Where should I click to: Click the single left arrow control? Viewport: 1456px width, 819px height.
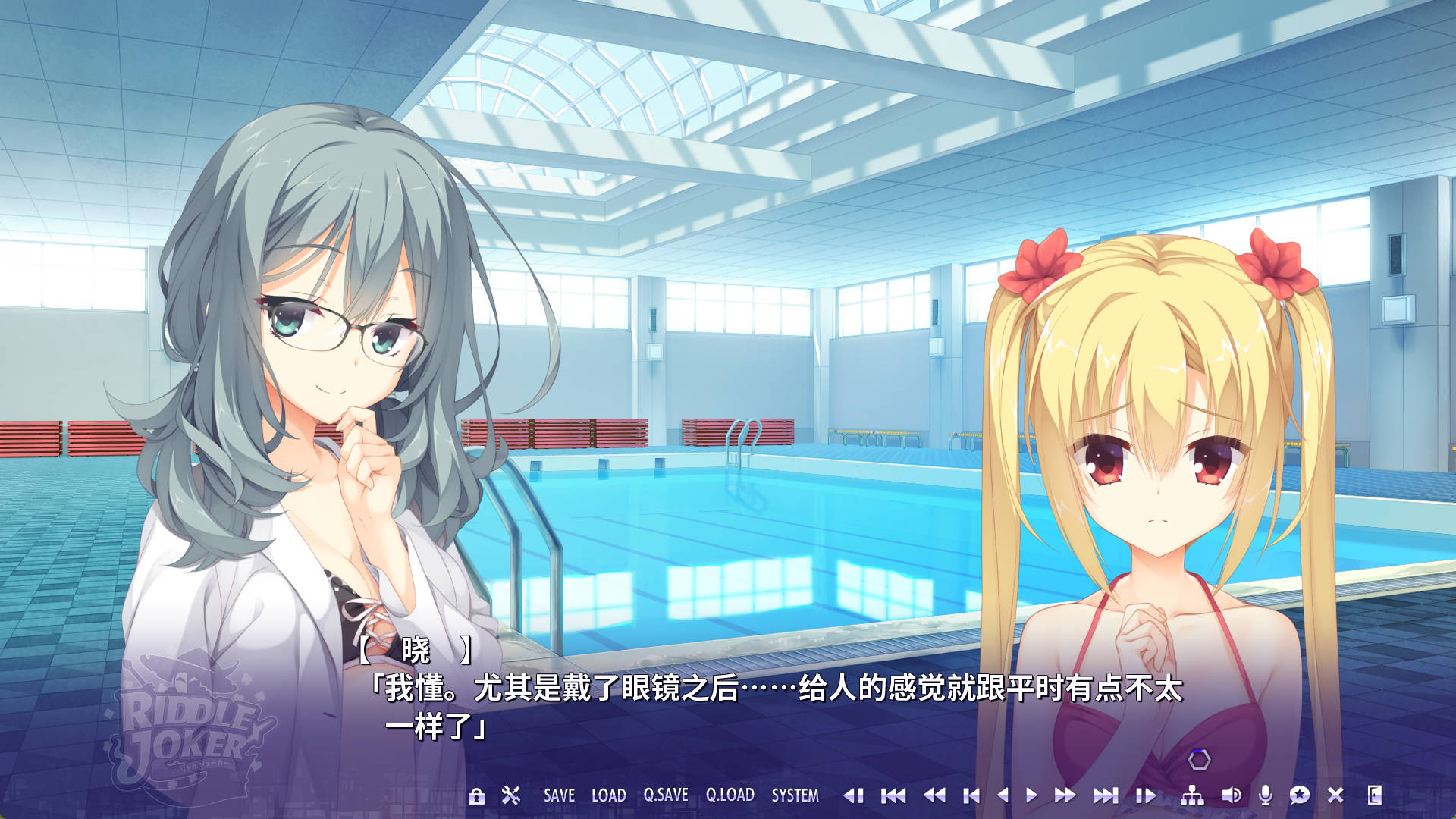pyautogui.click(x=1003, y=795)
